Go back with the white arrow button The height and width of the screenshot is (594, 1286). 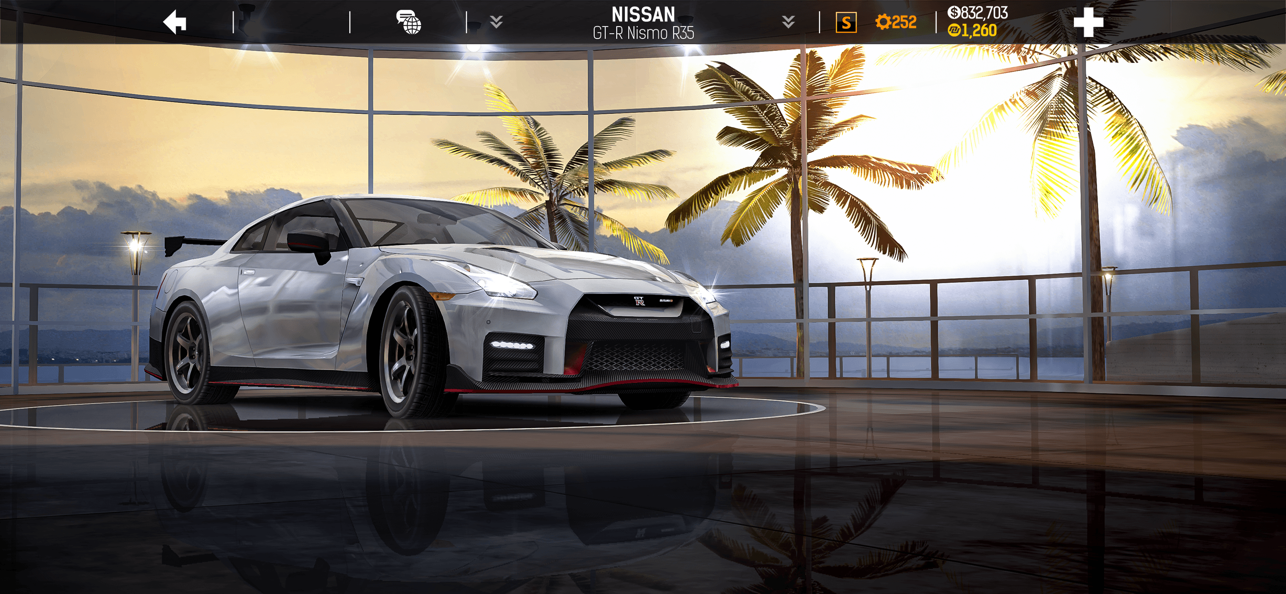(175, 22)
